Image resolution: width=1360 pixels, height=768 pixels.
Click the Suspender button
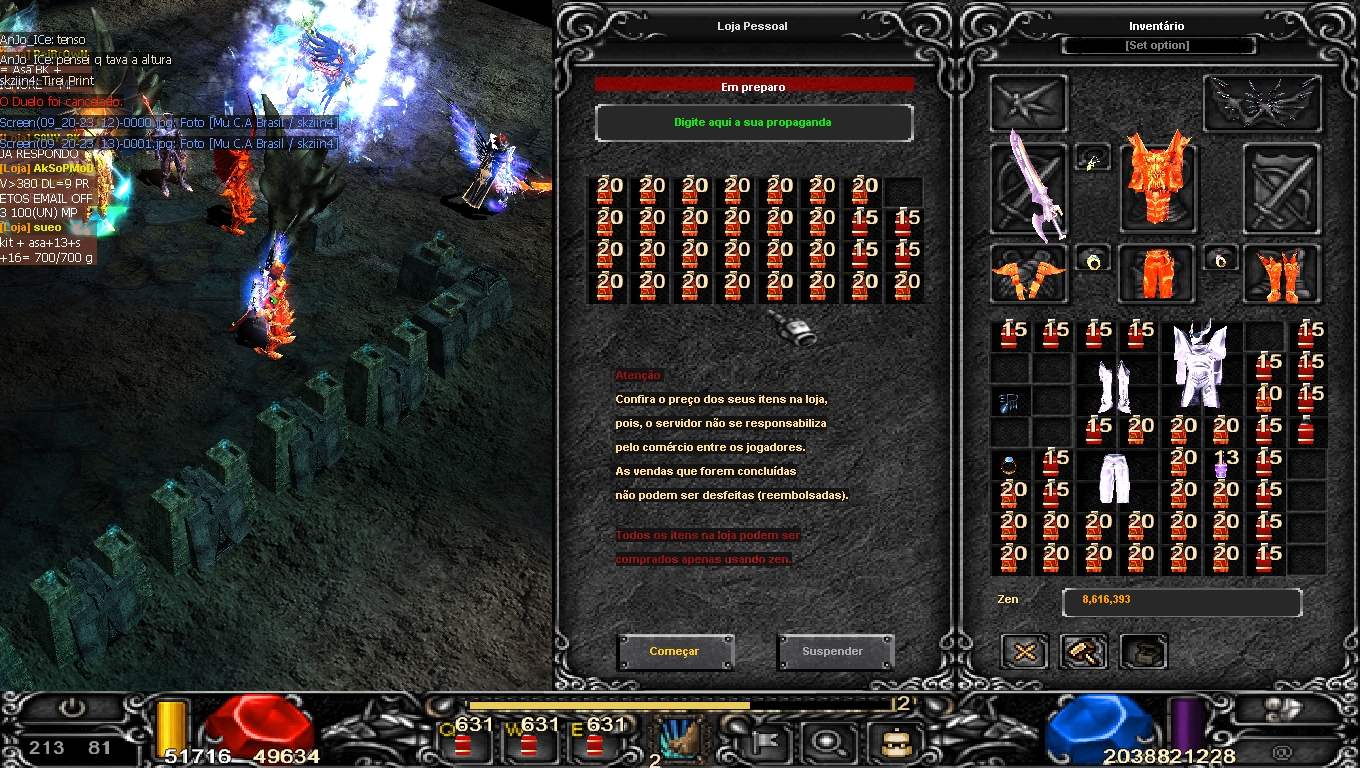[832, 651]
